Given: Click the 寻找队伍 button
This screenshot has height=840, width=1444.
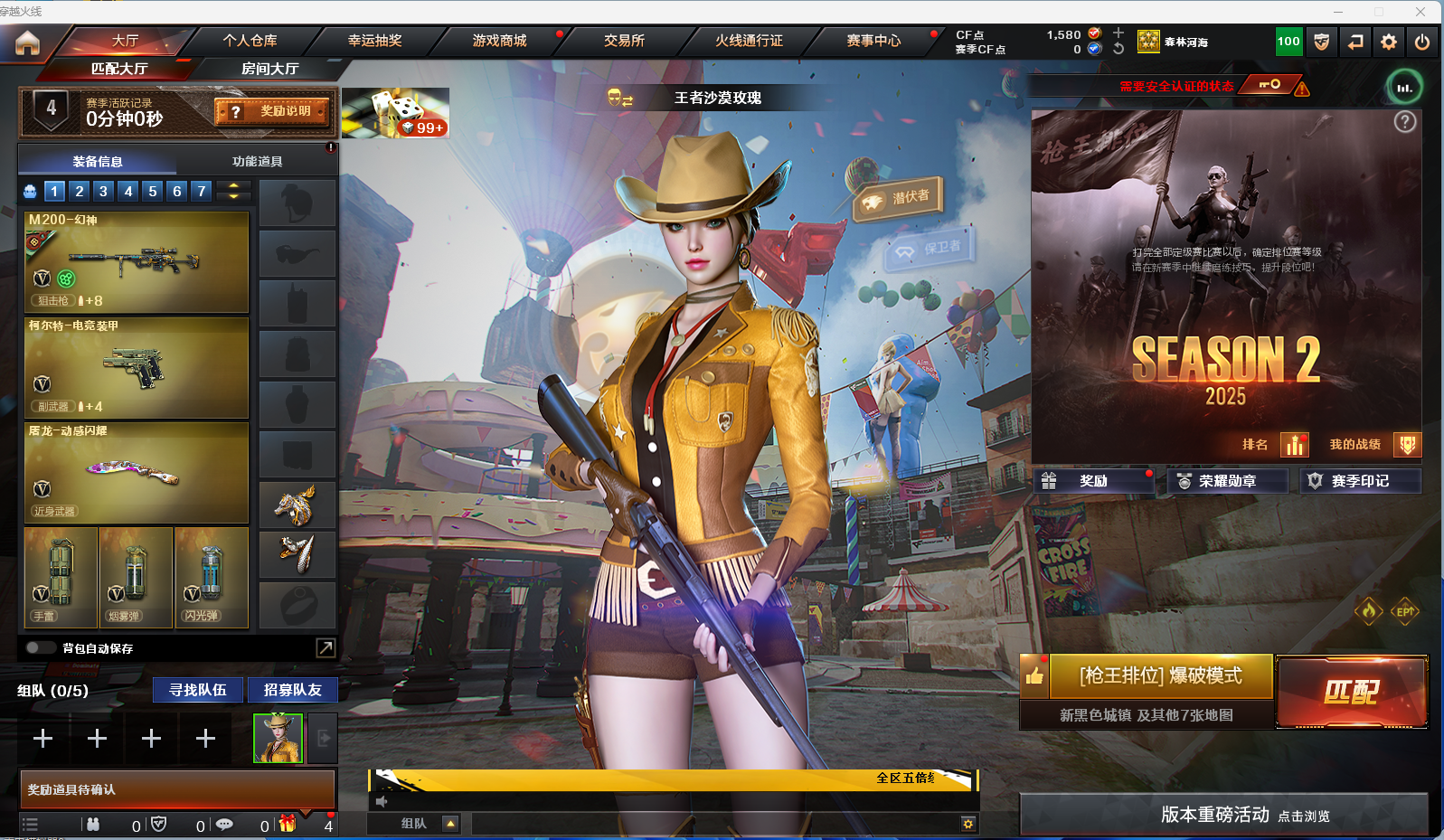Looking at the screenshot, I should coord(198,690).
